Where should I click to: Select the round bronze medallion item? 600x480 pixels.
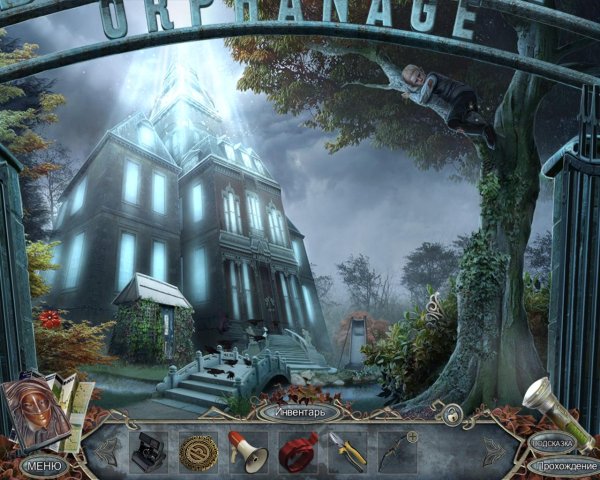[x=198, y=452]
